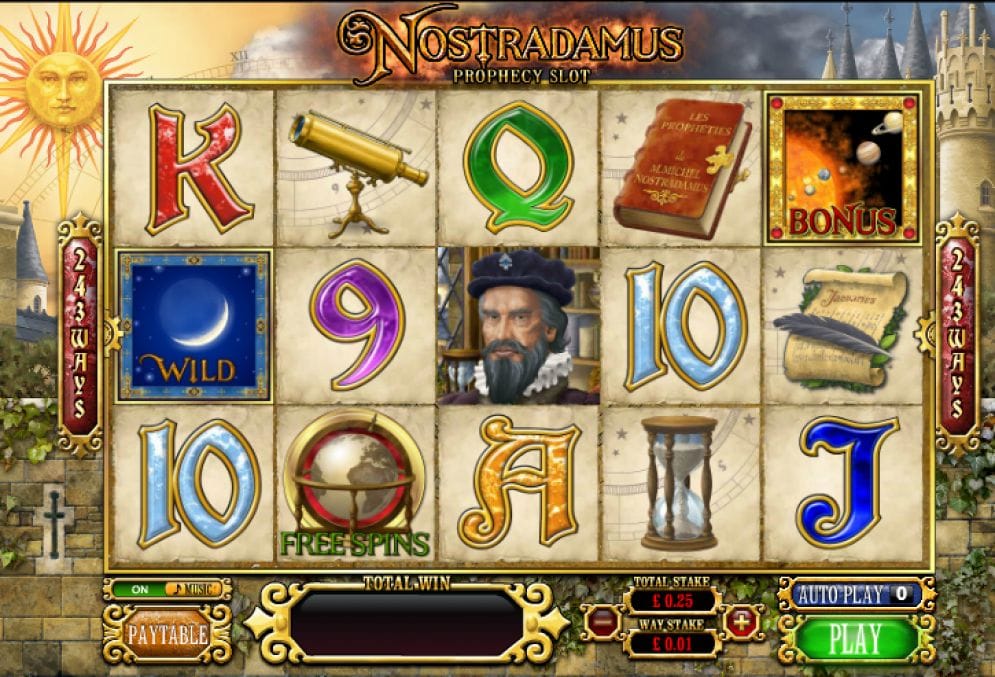This screenshot has width=995, height=677.
Task: Increase the stake with the plus button
Action: pos(742,622)
